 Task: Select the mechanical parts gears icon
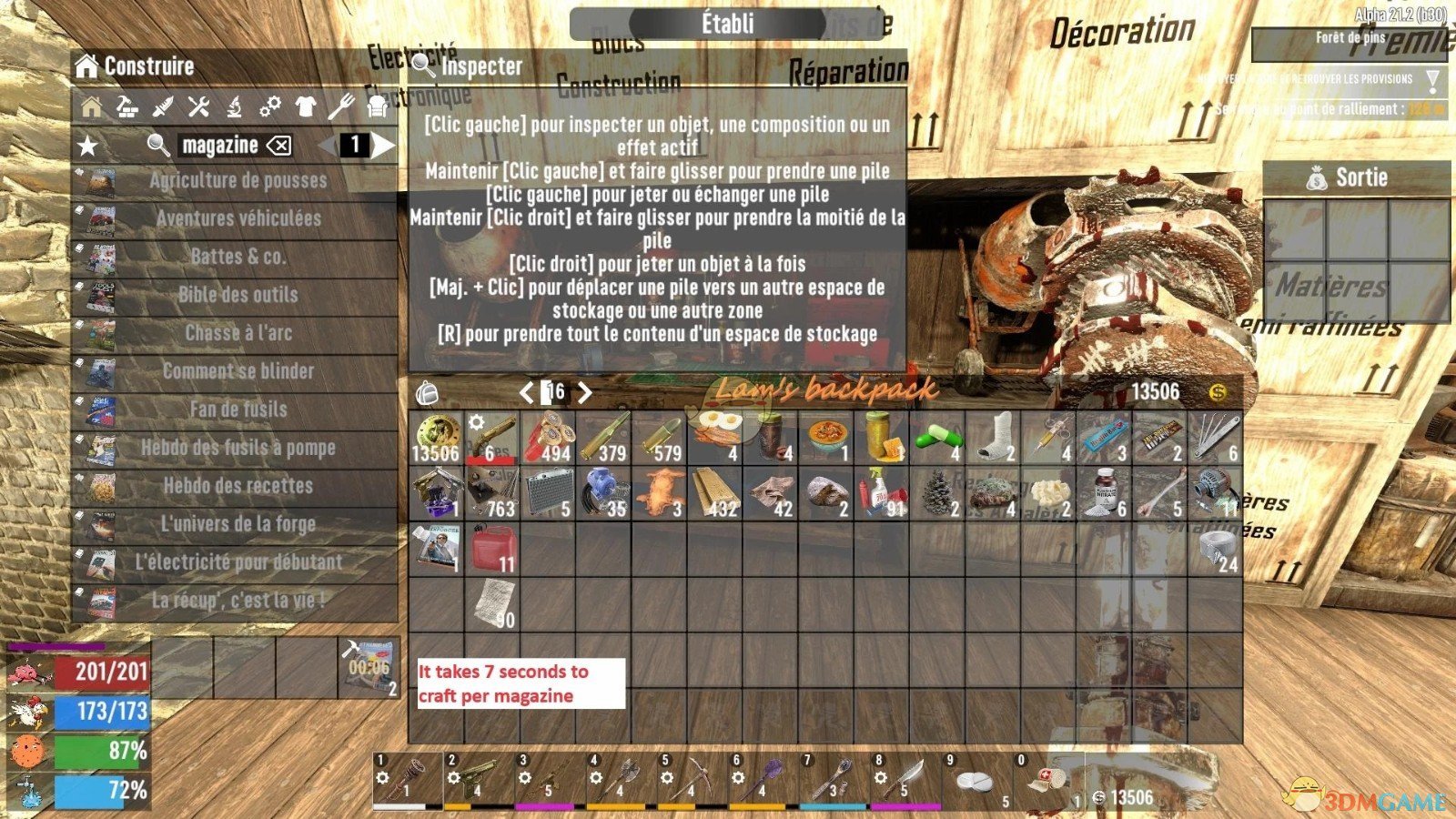tap(269, 107)
